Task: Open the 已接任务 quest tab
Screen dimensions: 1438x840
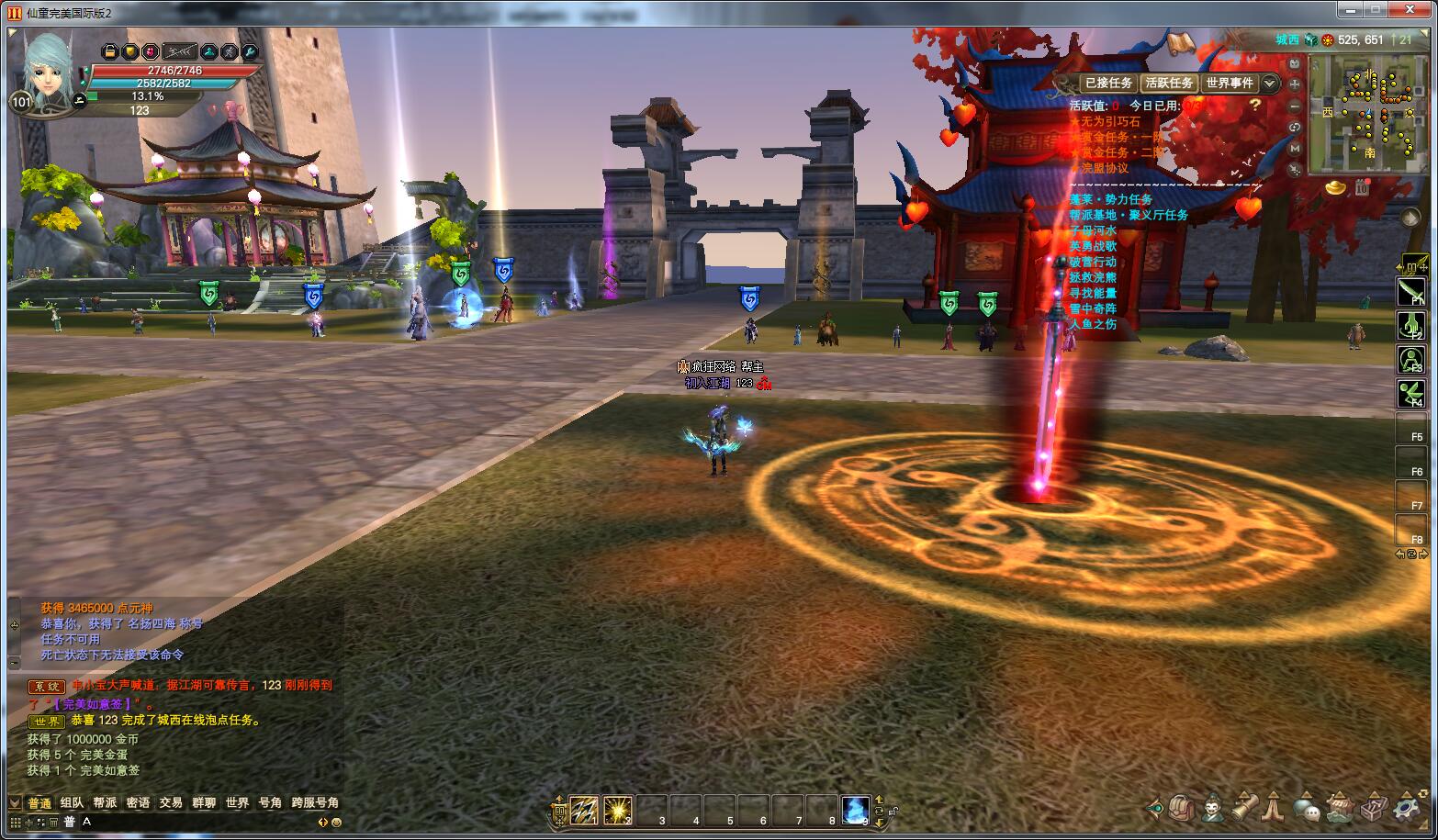Action: pos(1108,83)
